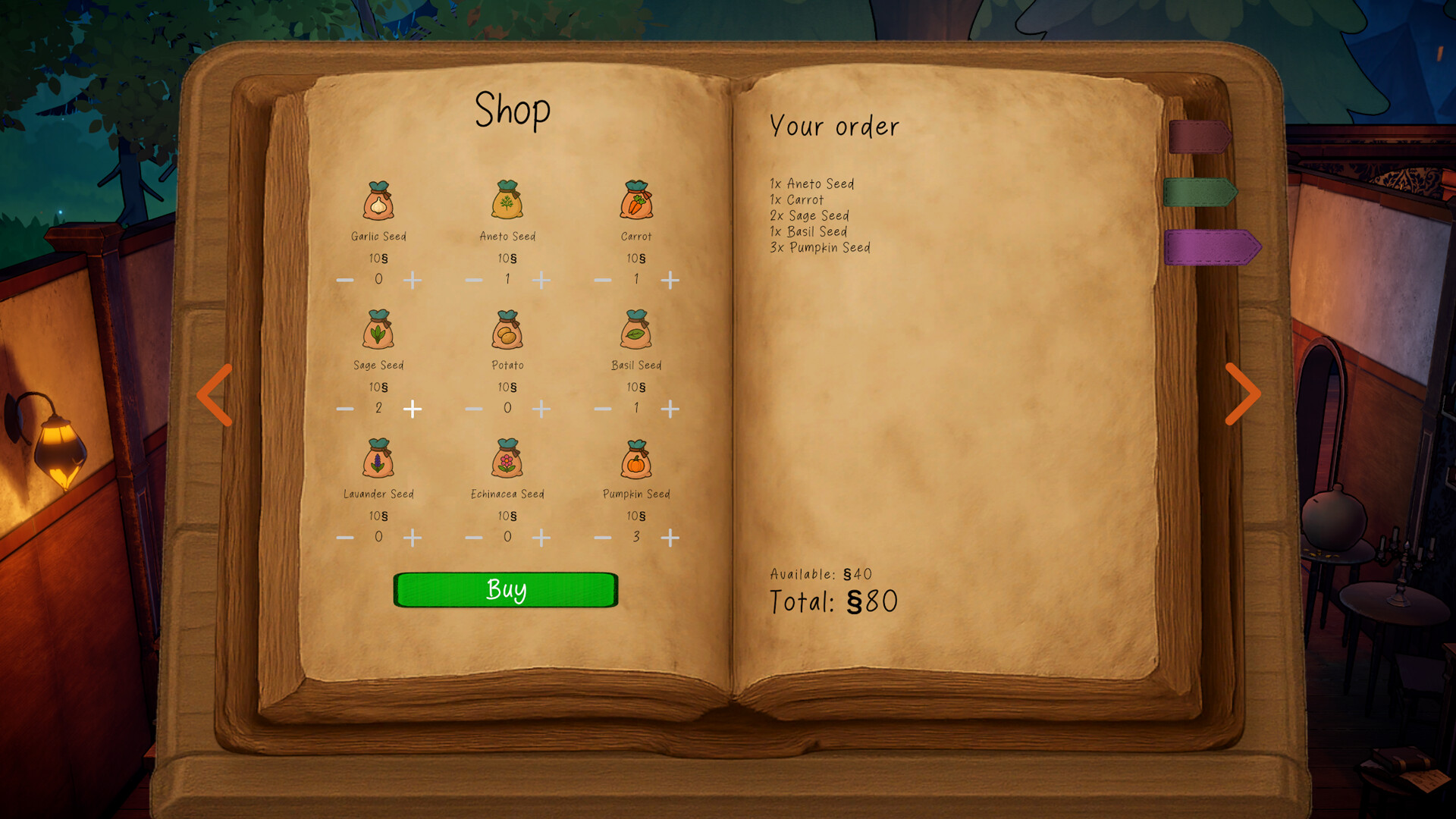Viewport: 1456px width, 819px height.
Task: Click the Pumpkin Seed bag icon
Action: tap(637, 458)
